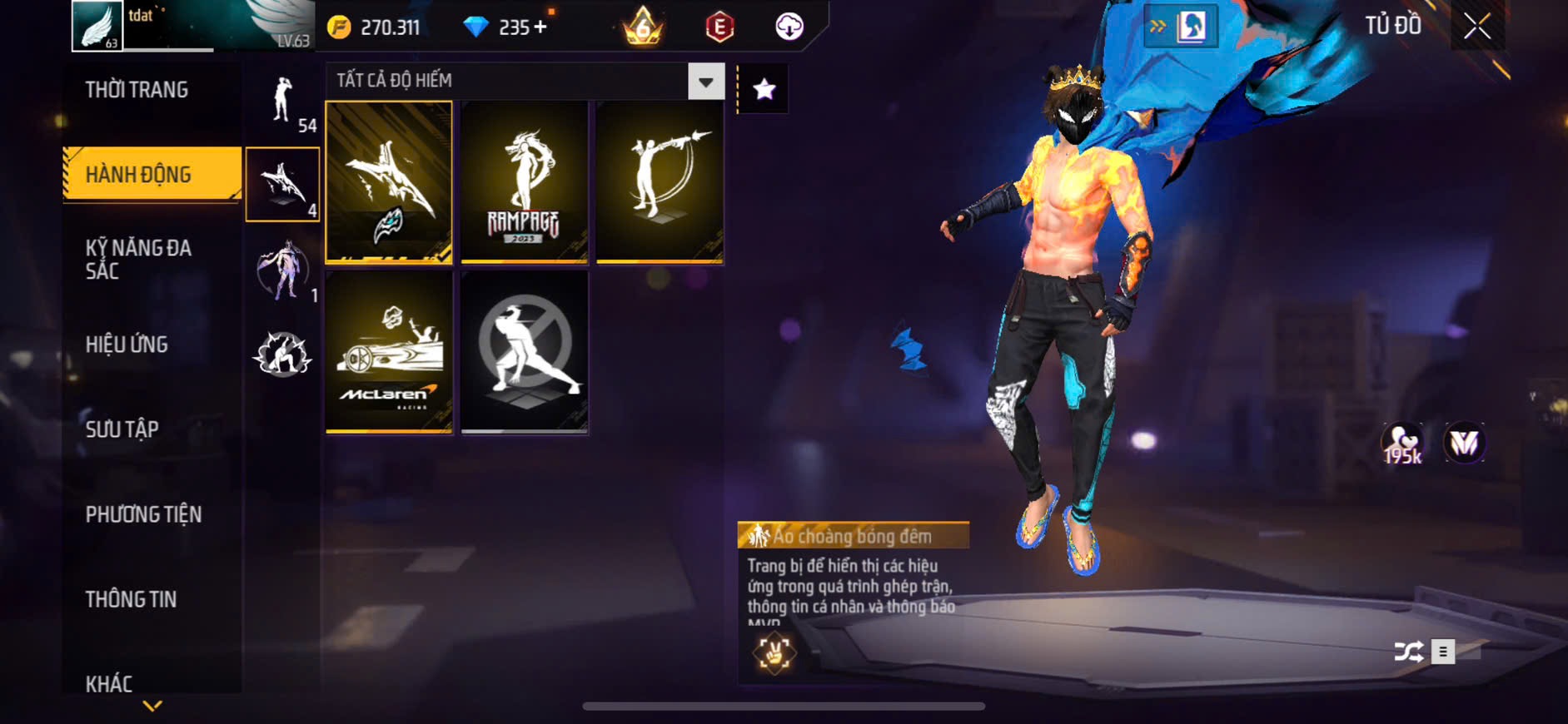Image resolution: width=1568 pixels, height=724 pixels.
Task: Open the Thời Trang category
Action: 137,90
